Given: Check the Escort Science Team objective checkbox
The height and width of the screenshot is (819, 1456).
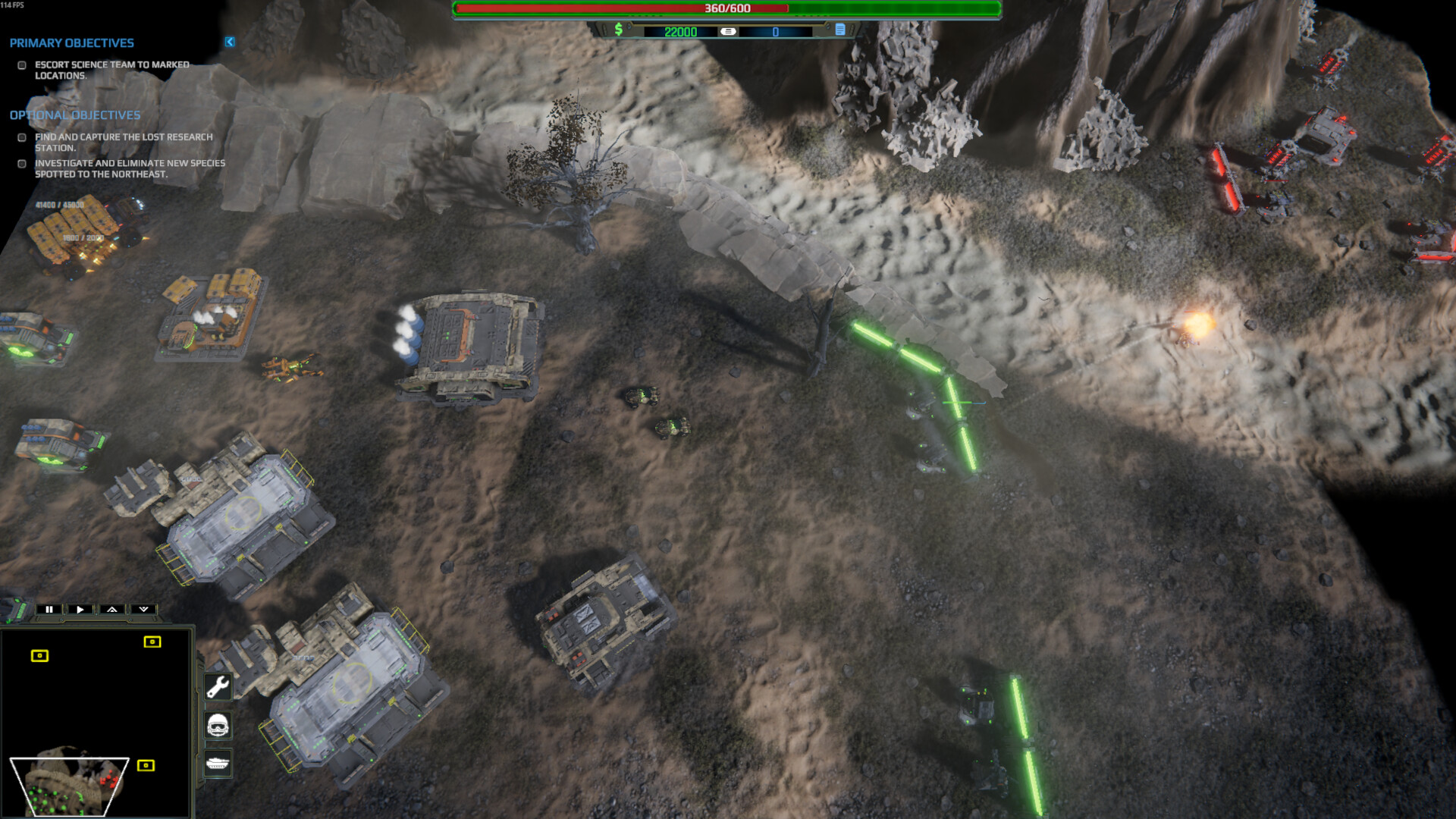Looking at the screenshot, I should [20, 66].
